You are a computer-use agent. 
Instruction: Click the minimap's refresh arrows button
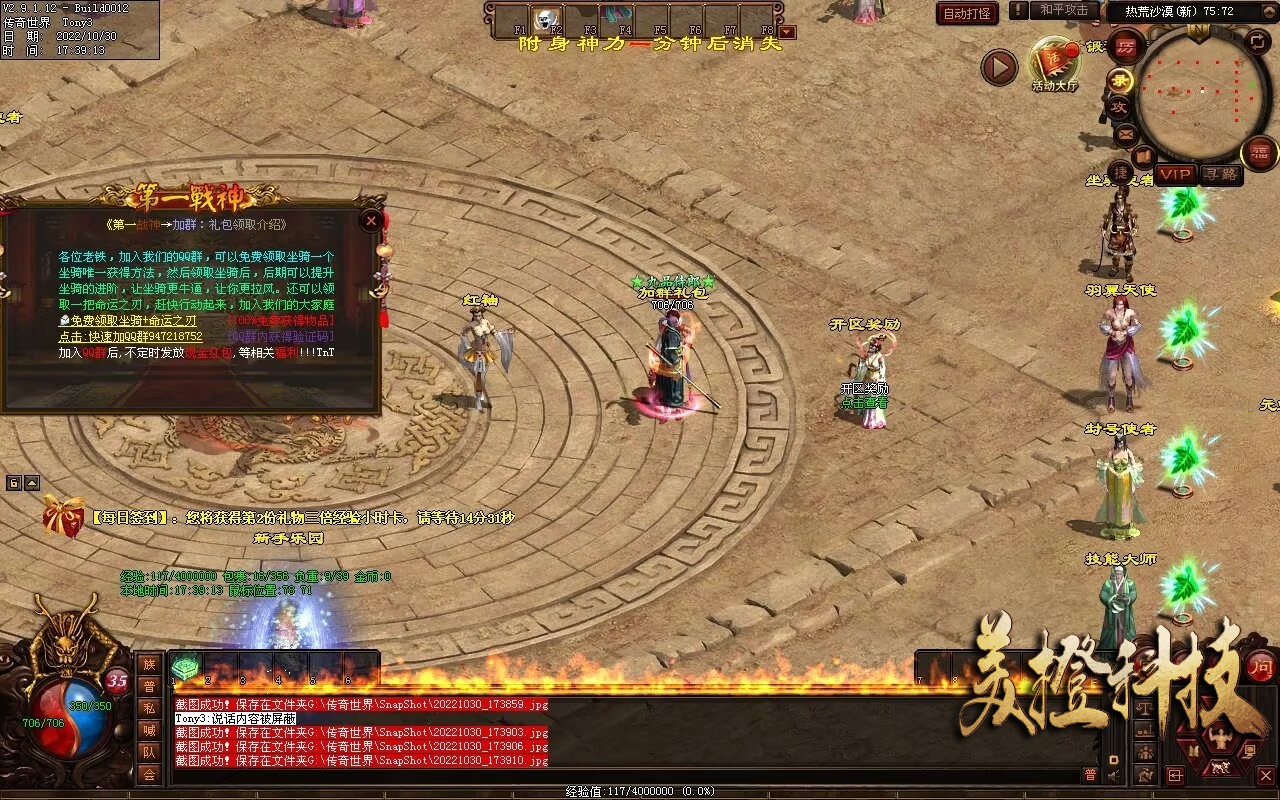point(1258,42)
